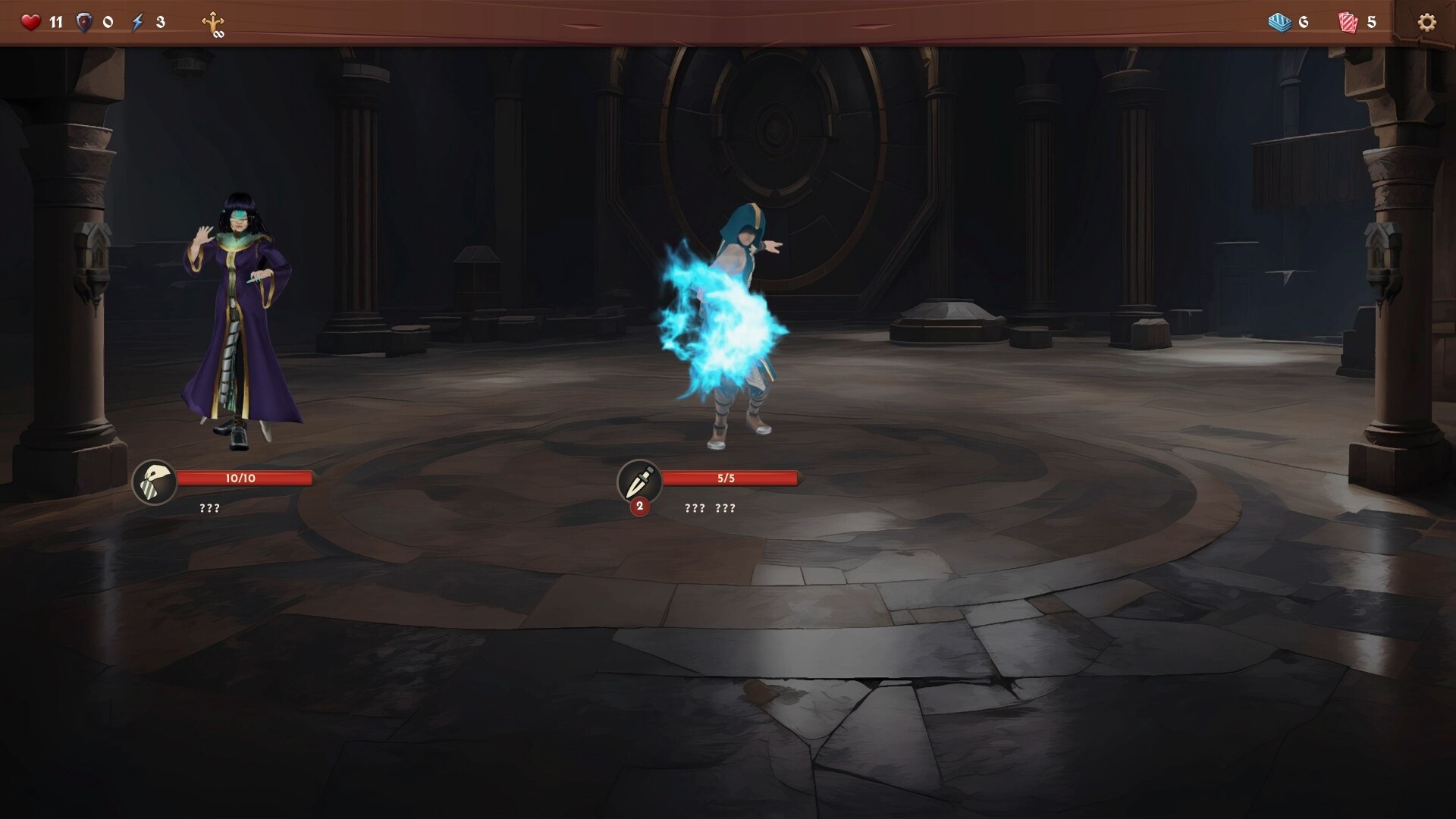Viewport: 1456px width, 819px height.
Task: Click the infinite movement arrows icon
Action: 215,24
